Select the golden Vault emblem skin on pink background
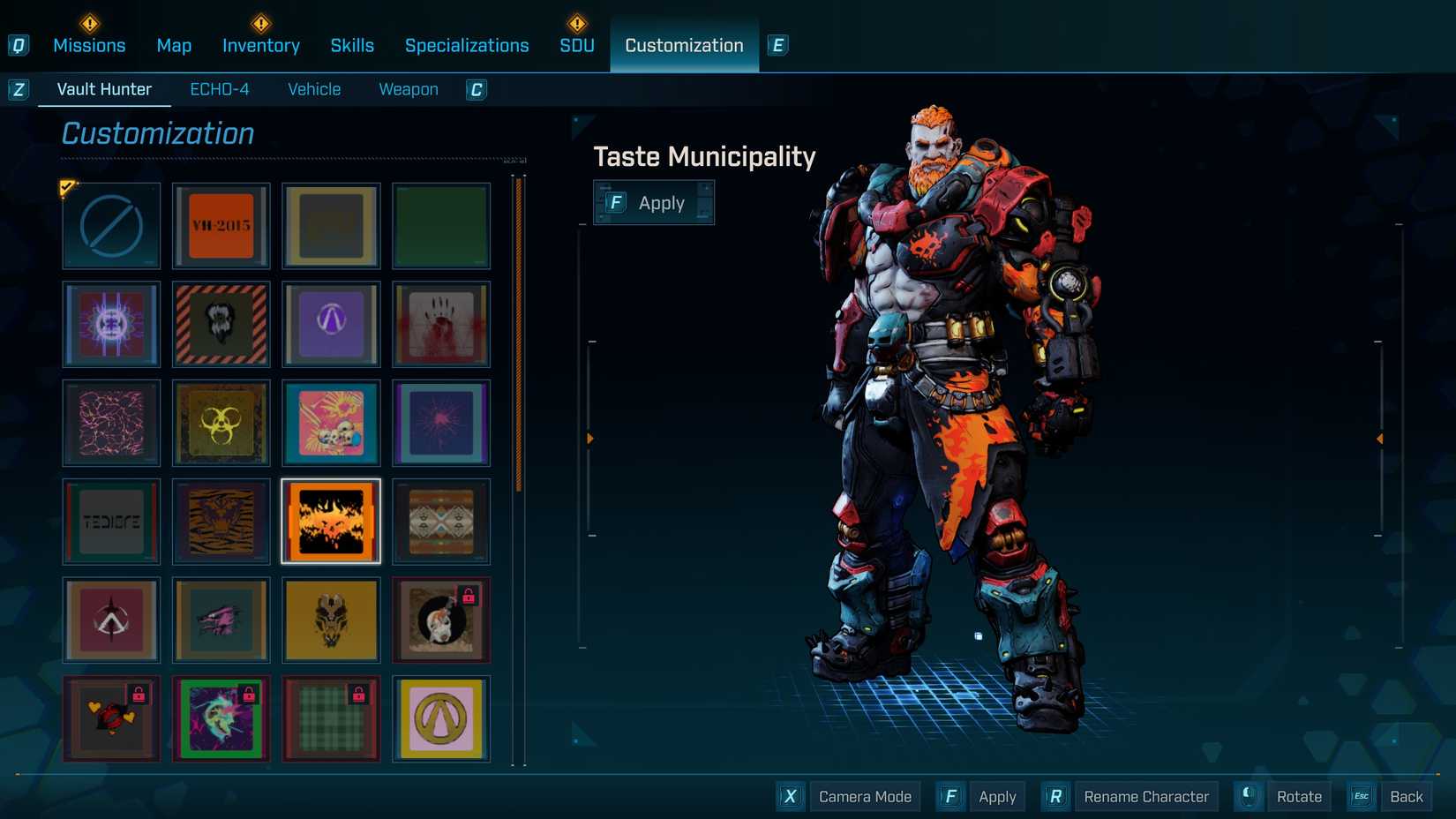This screenshot has height=819, width=1456. 441,718
